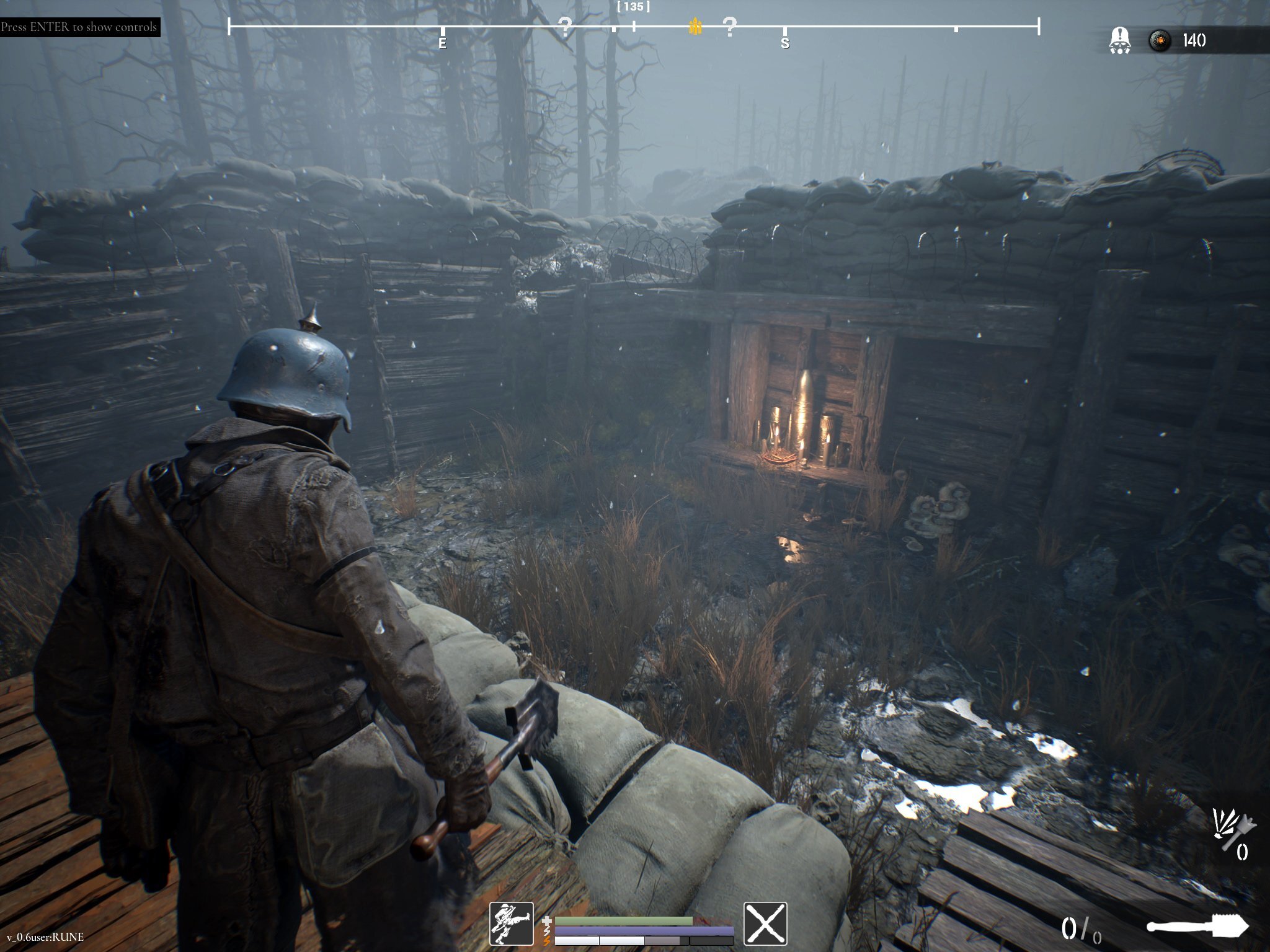
Task: Select the crossed-out X slot icon
Action: [x=765, y=923]
